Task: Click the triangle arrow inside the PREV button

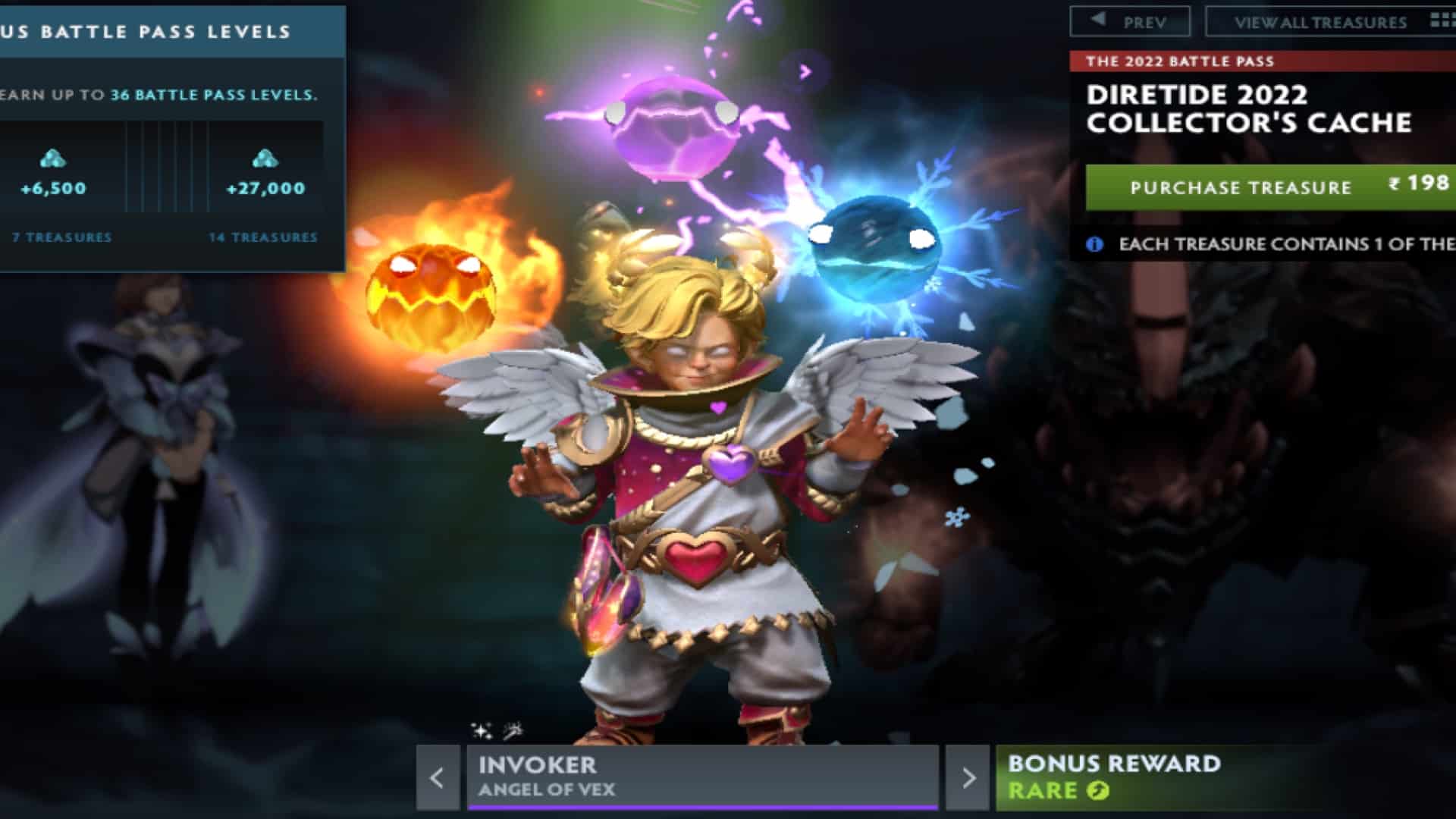Action: (x=1097, y=20)
